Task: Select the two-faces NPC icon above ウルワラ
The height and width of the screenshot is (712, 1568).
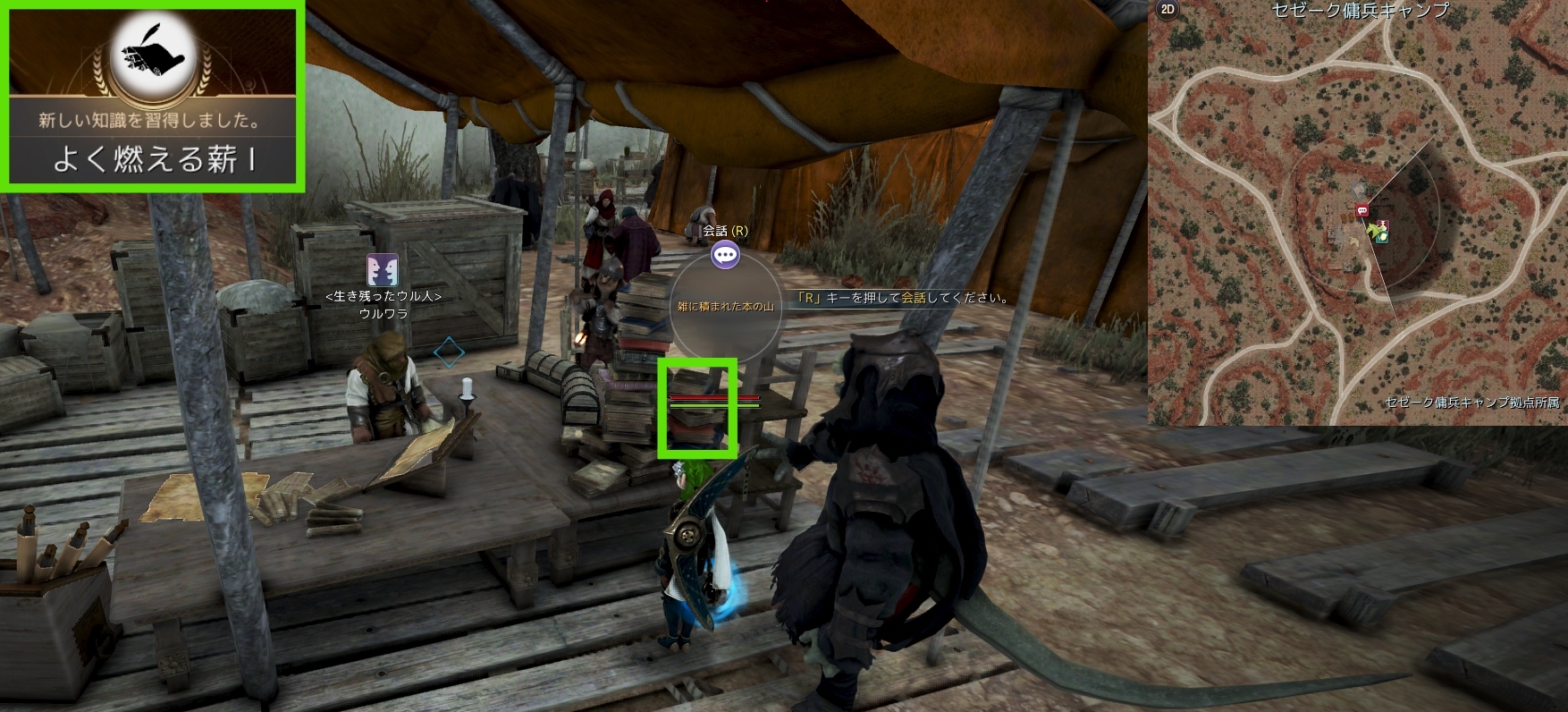Action: [383, 269]
